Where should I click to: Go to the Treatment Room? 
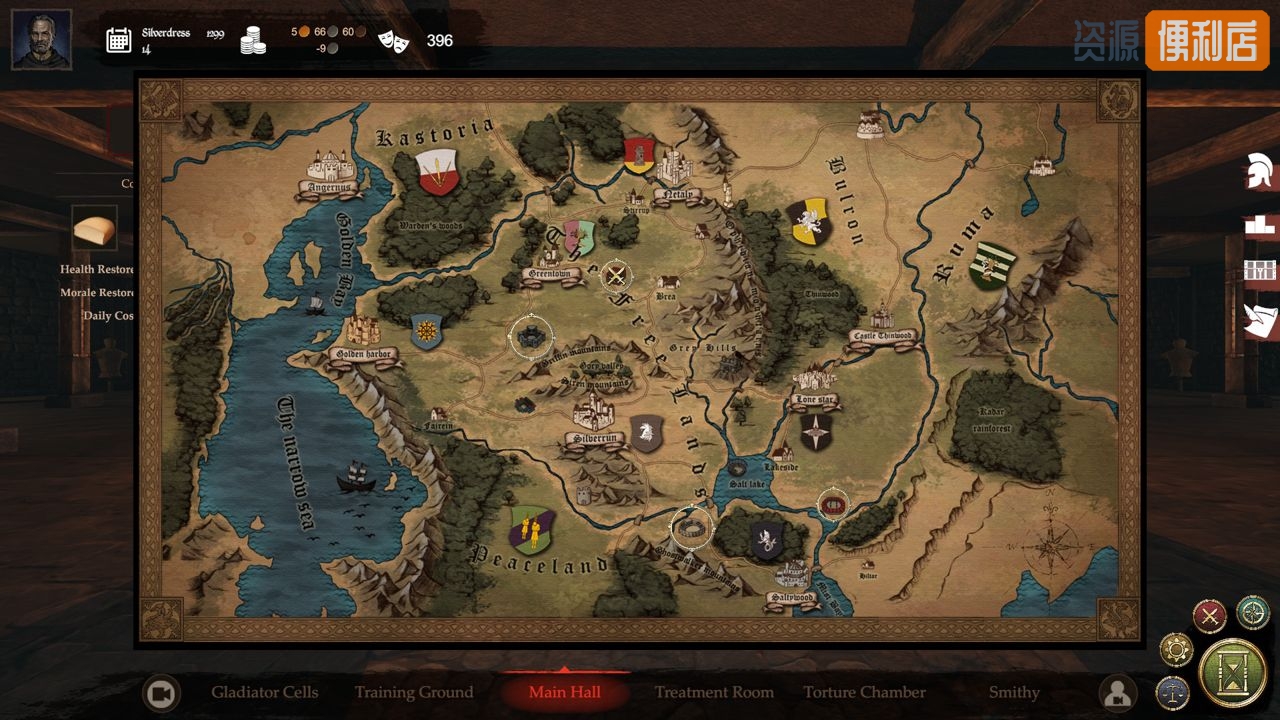click(714, 692)
